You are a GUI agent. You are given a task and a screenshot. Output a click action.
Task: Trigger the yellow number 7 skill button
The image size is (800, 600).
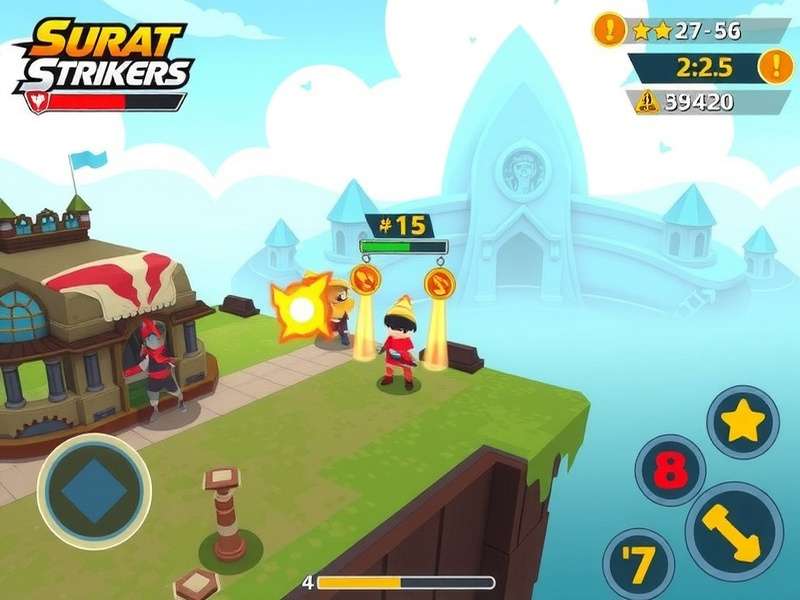click(638, 563)
